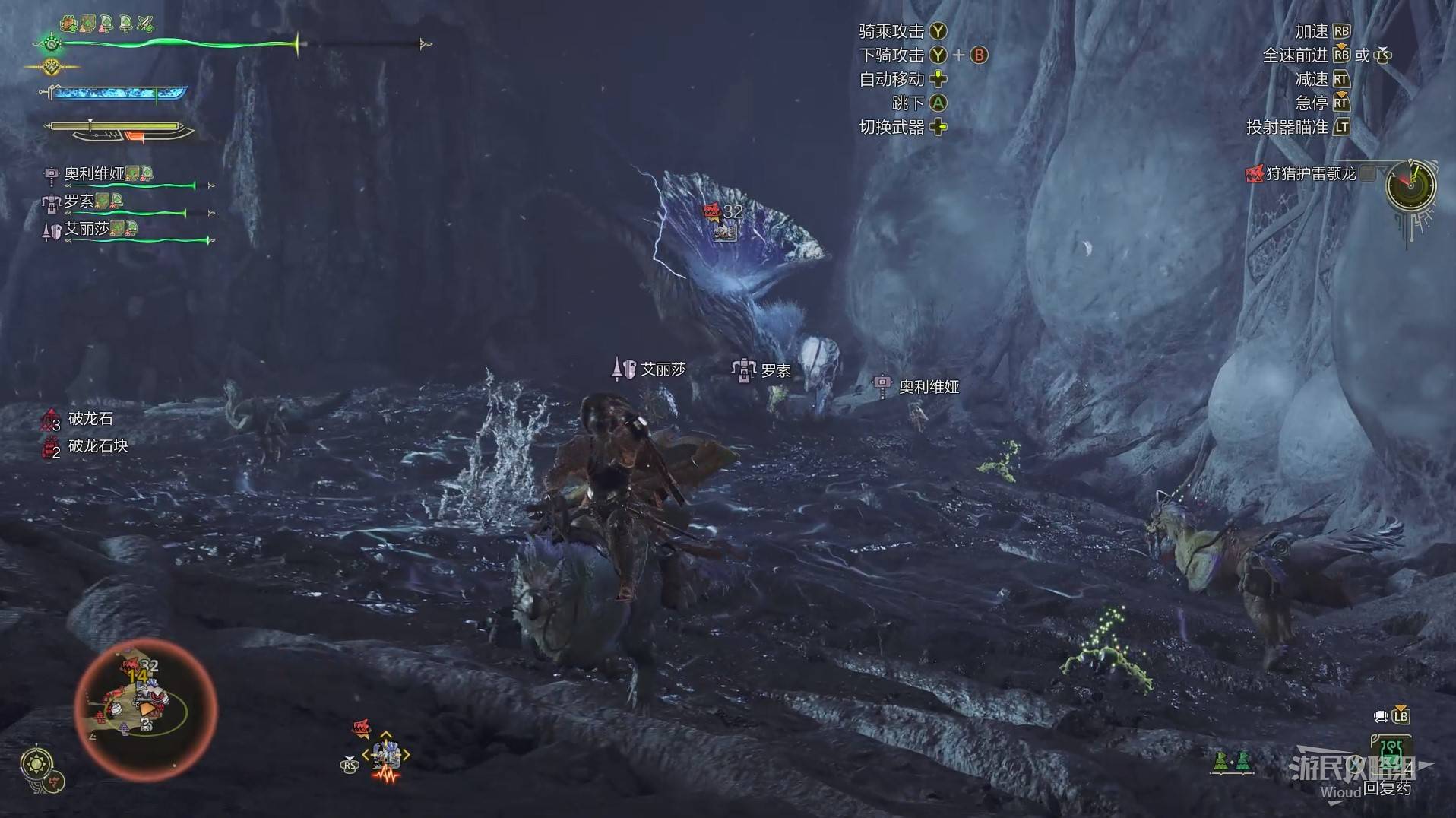The height and width of the screenshot is (818, 1456).
Task: Choose the 破龙石 slinger ammo entry
Action: click(90, 419)
